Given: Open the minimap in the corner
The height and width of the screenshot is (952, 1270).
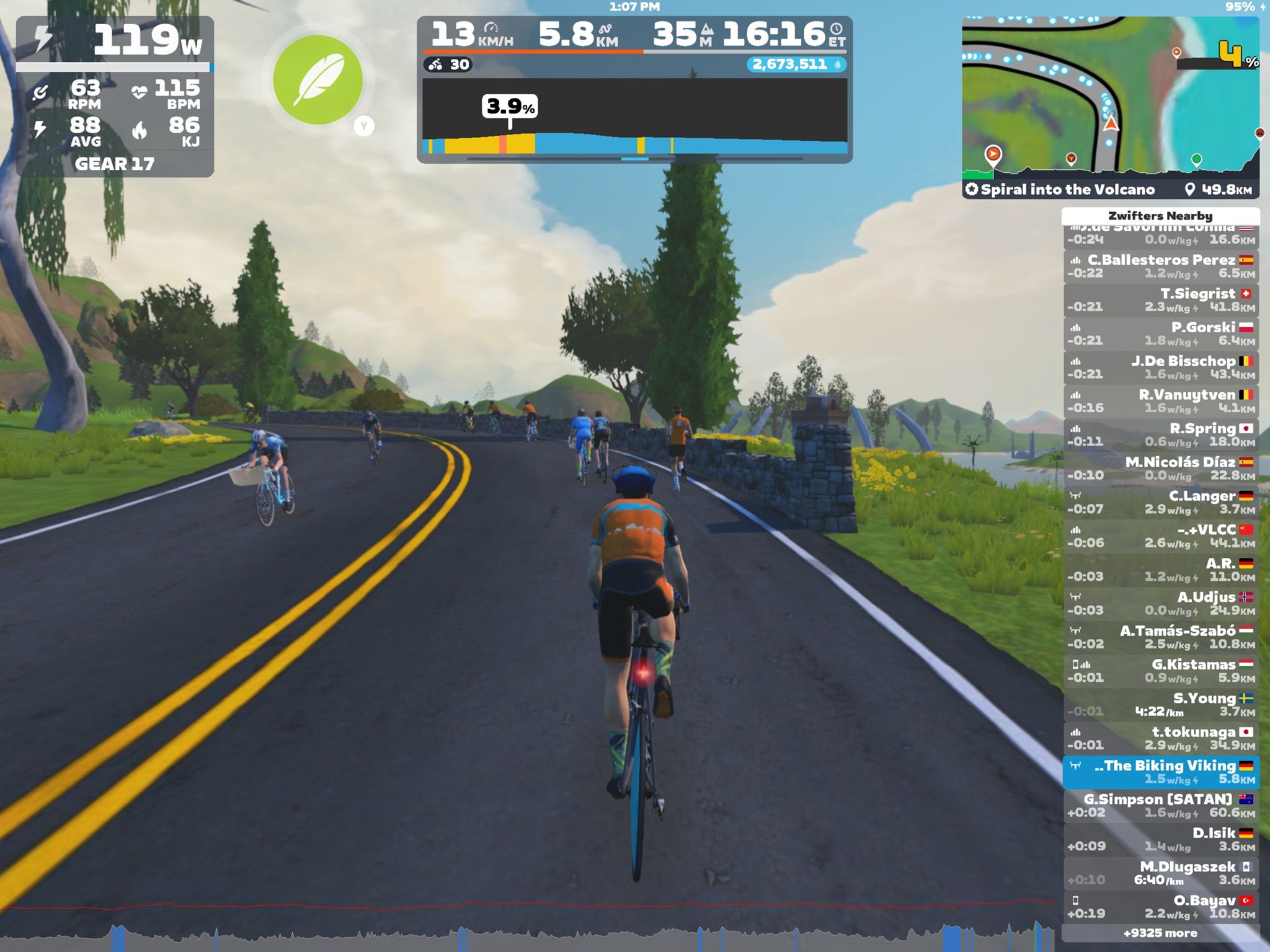Looking at the screenshot, I should coord(1110,99).
